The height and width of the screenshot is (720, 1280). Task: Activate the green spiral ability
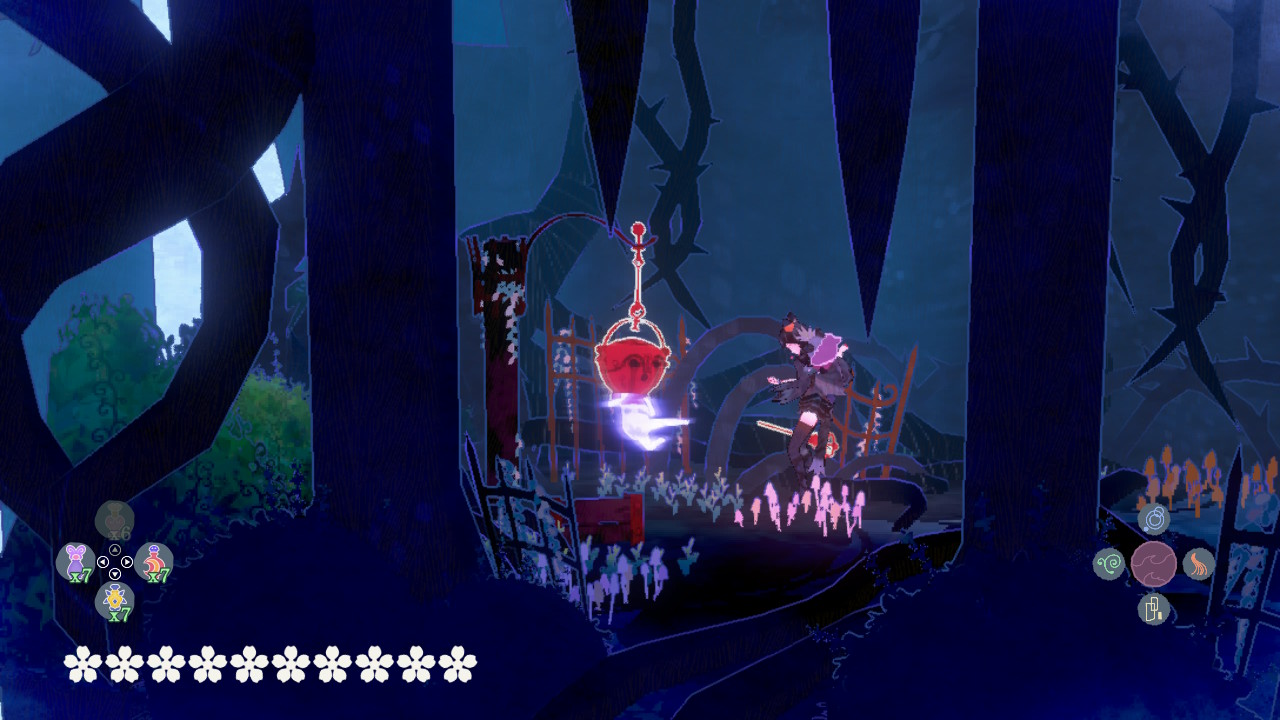pyautogui.click(x=1109, y=564)
